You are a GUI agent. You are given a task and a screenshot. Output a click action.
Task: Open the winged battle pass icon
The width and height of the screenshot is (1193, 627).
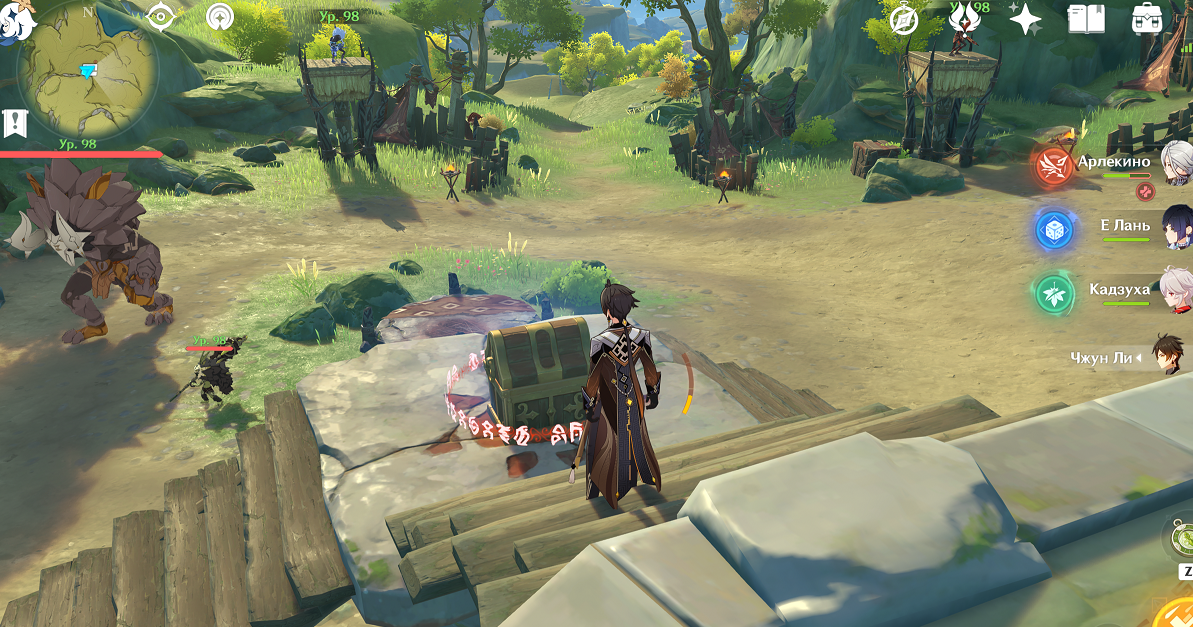[x=964, y=18]
